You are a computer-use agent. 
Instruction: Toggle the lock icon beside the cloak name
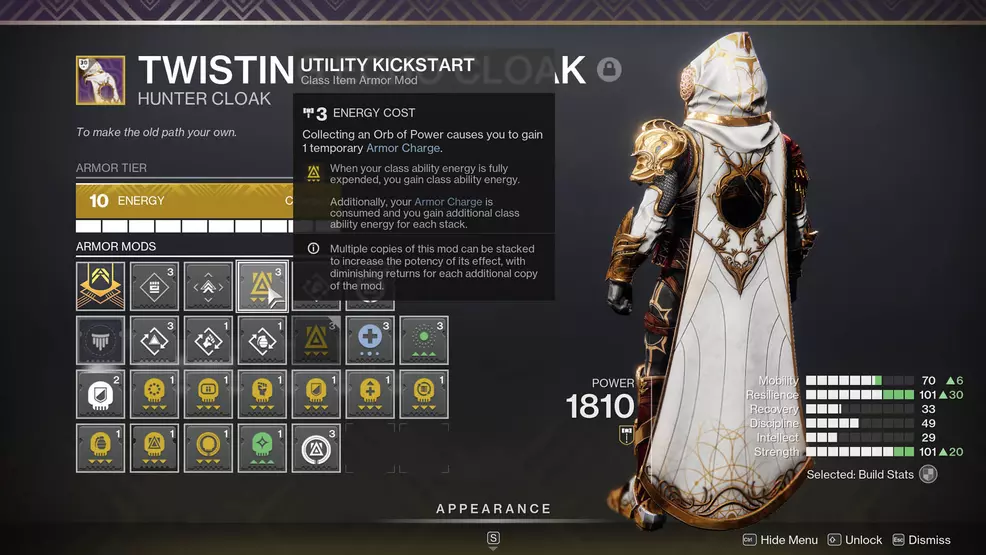point(609,69)
